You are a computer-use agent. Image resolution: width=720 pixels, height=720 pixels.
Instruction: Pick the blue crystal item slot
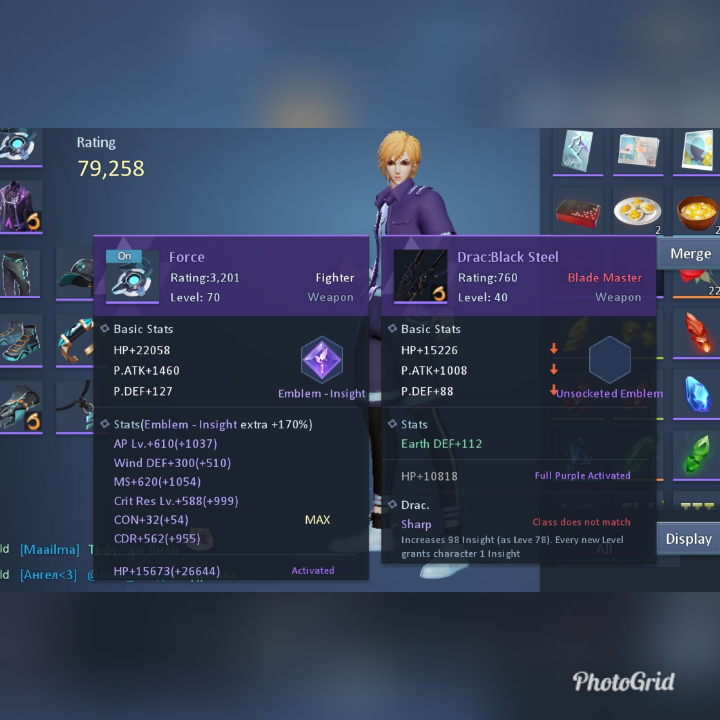coord(697,393)
